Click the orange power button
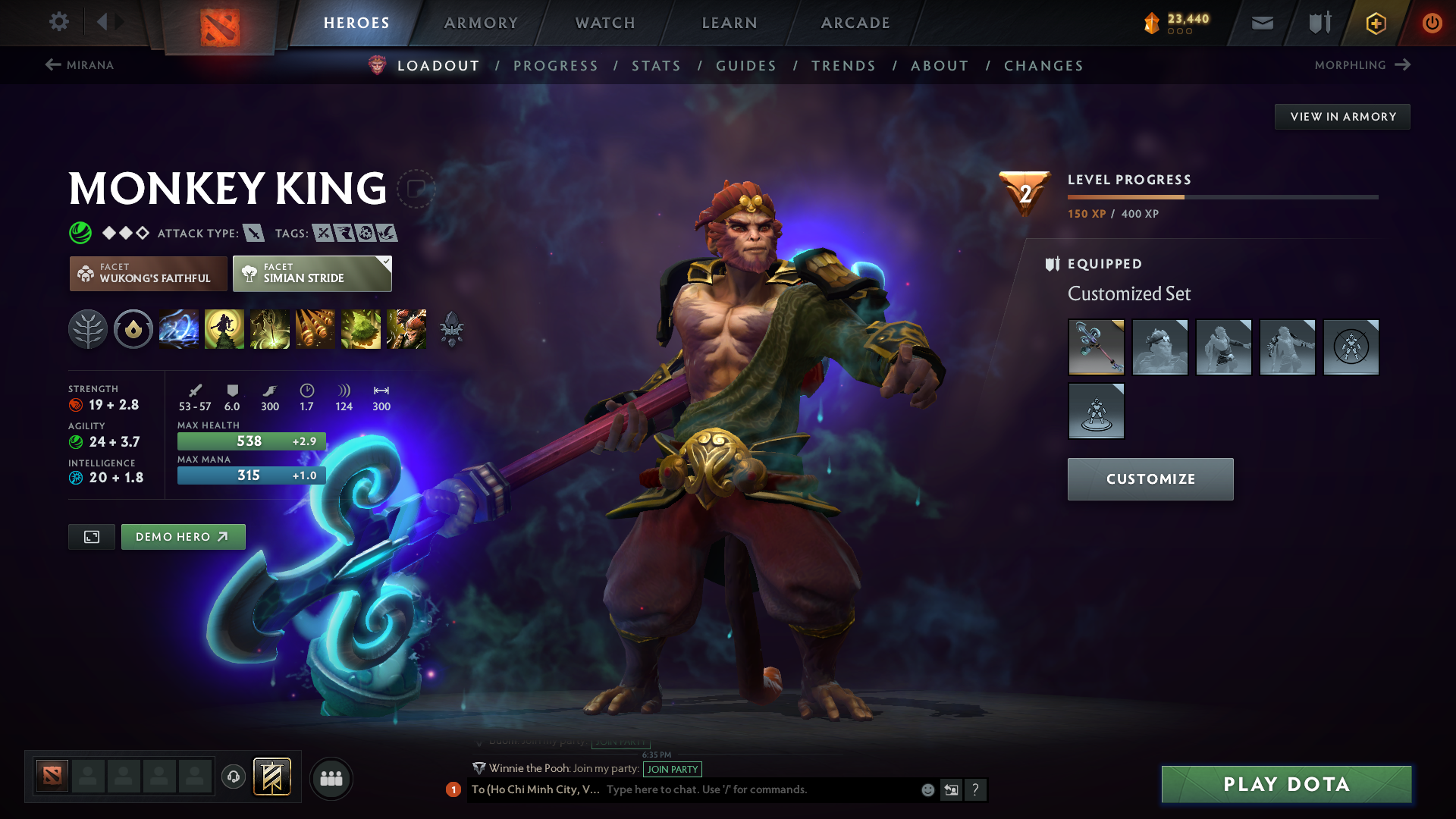This screenshot has height=819, width=1456. coord(1432,23)
